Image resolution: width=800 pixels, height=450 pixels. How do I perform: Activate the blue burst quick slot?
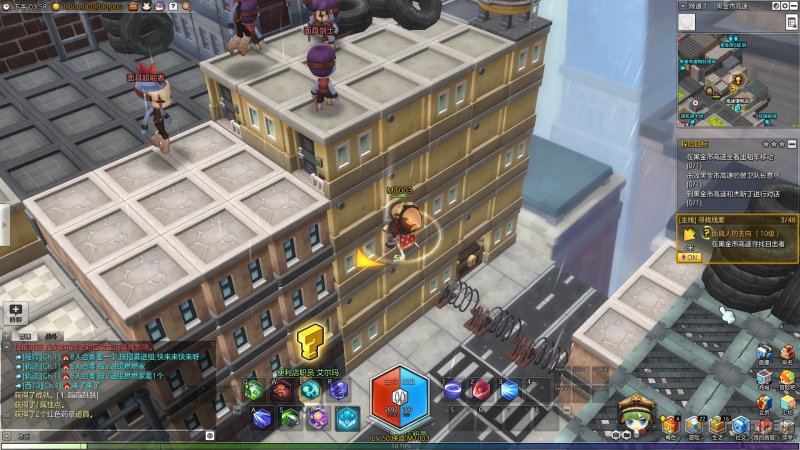coord(510,389)
